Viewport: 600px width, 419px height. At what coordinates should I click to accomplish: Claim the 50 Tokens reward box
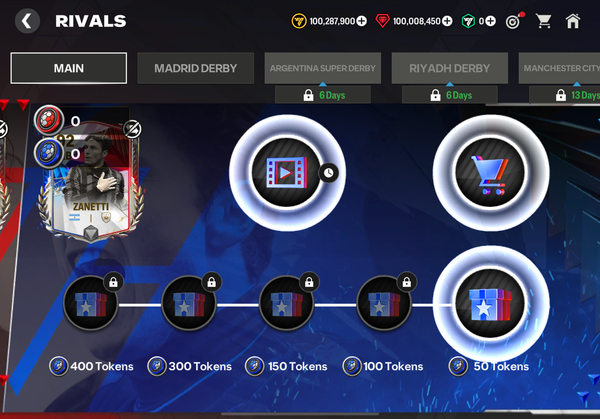point(490,304)
